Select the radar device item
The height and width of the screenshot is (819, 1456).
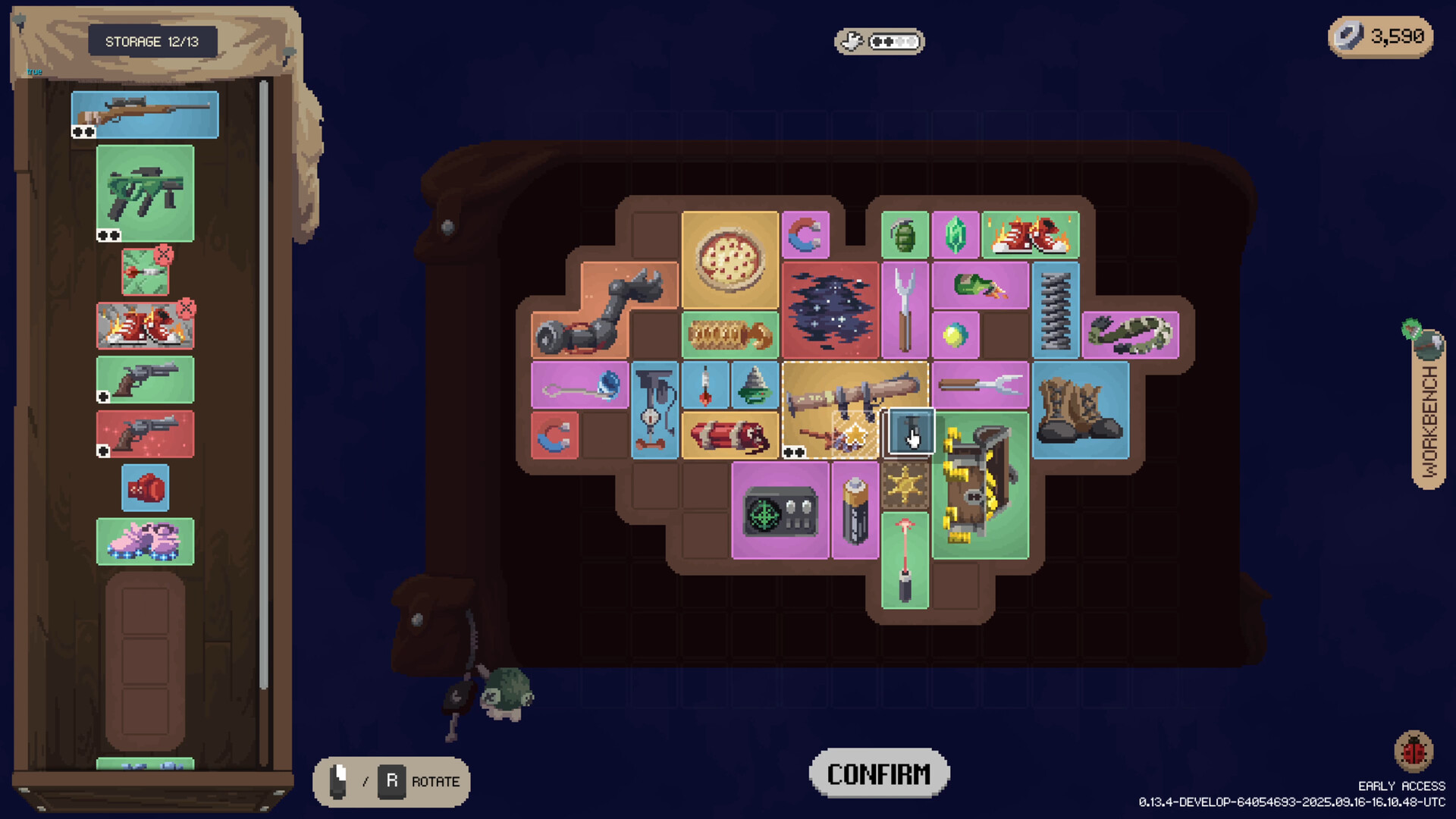(x=780, y=511)
